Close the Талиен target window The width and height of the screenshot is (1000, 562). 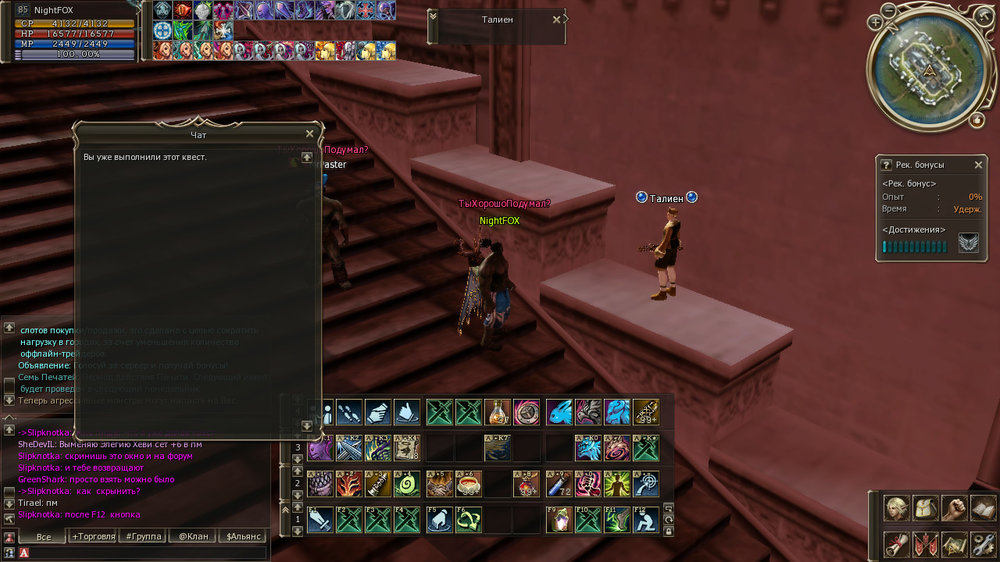[556, 19]
